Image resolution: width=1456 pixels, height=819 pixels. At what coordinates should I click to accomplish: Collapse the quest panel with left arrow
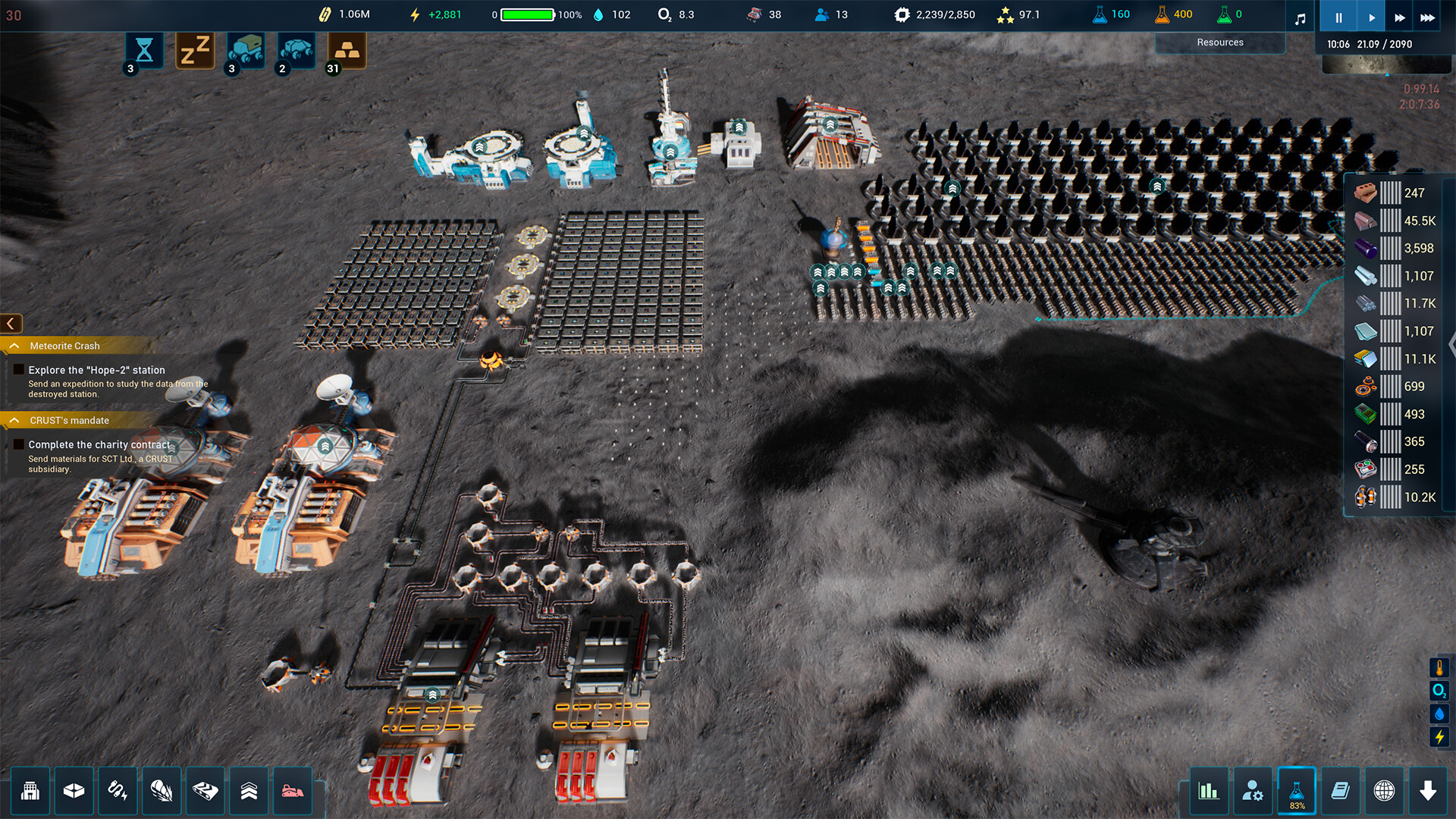(x=10, y=323)
